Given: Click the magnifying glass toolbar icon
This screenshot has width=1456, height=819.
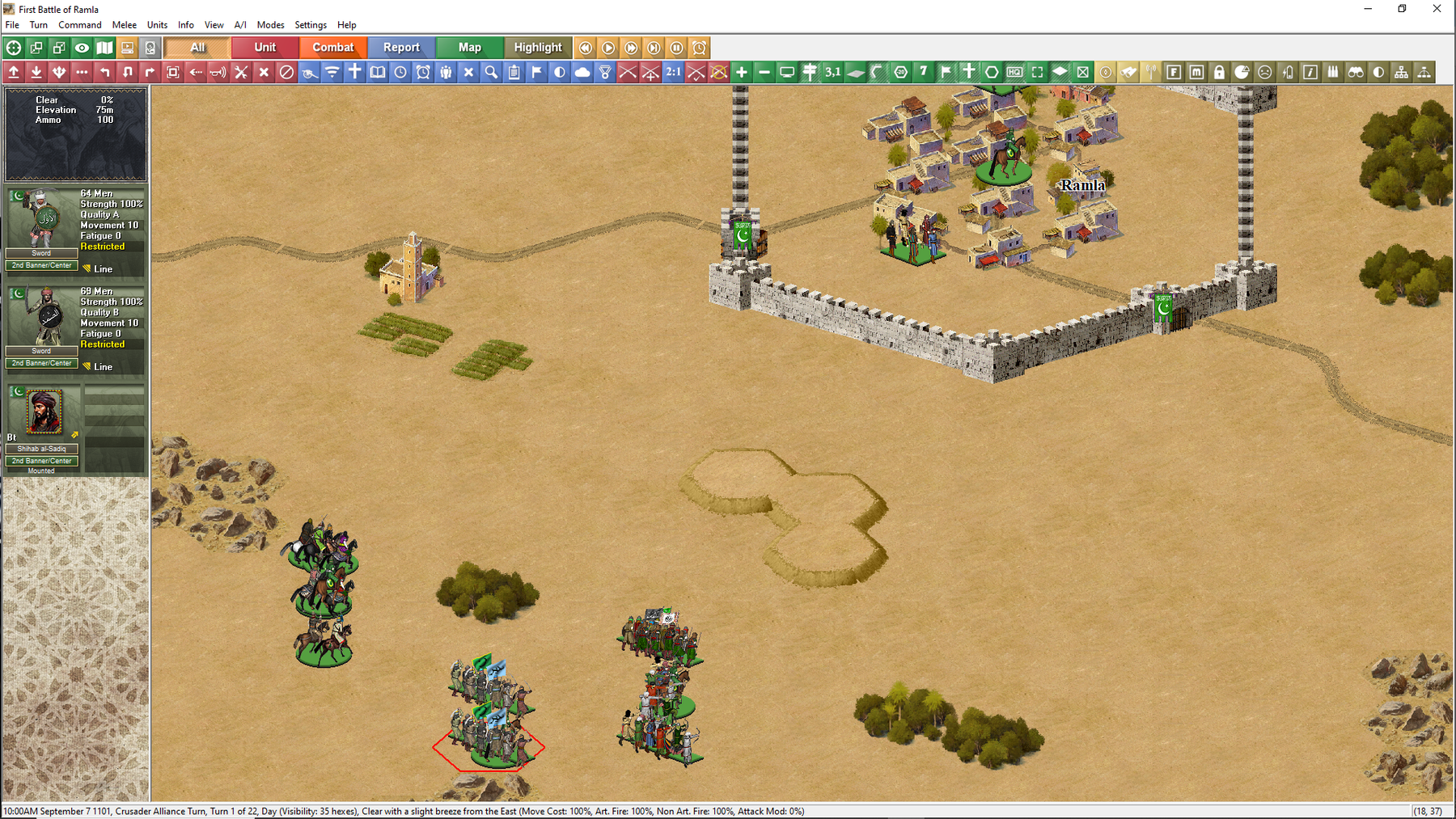Looking at the screenshot, I should click(491, 73).
